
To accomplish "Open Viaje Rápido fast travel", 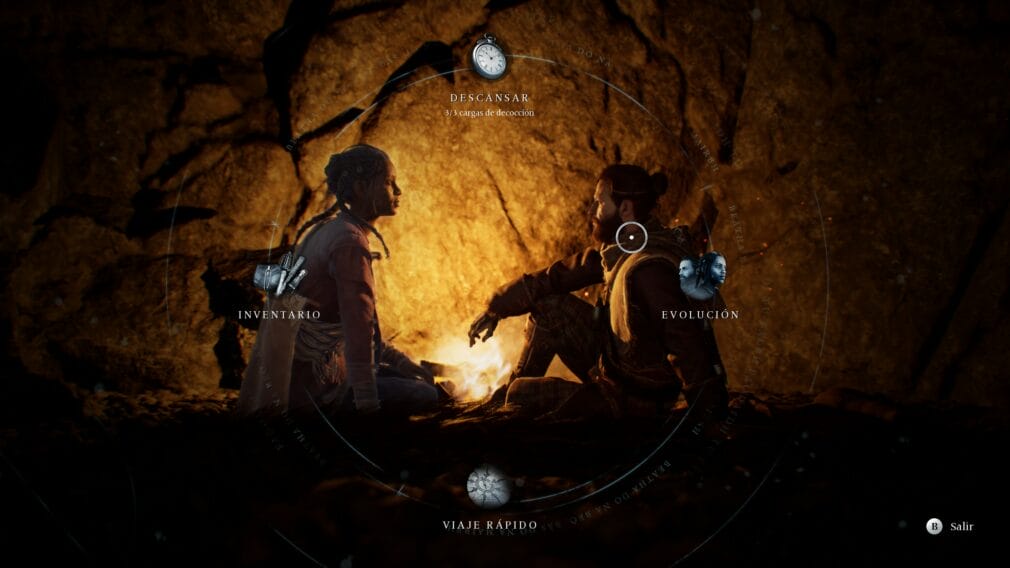I will (490, 525).
